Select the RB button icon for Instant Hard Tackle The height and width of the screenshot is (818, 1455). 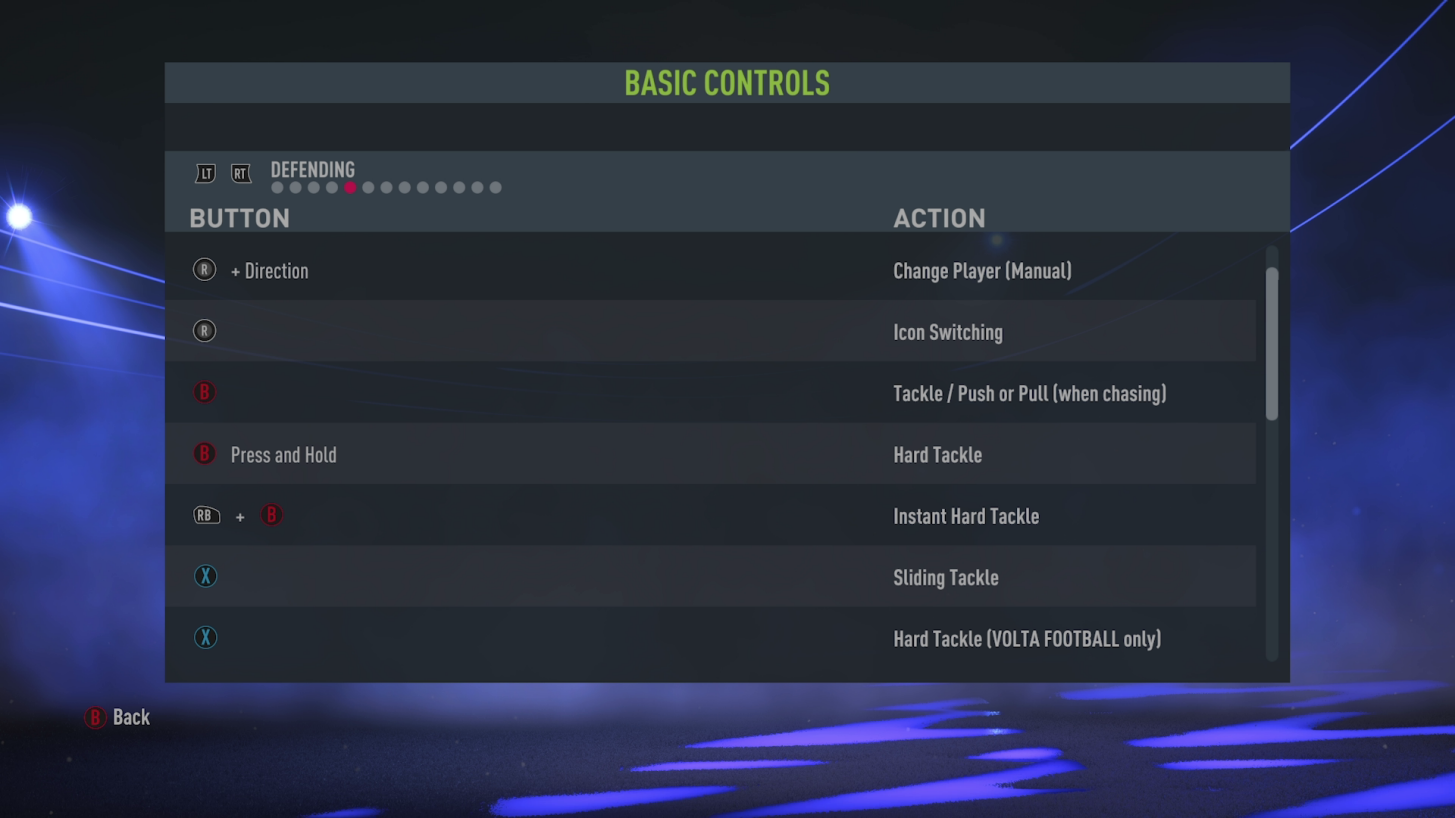206,515
